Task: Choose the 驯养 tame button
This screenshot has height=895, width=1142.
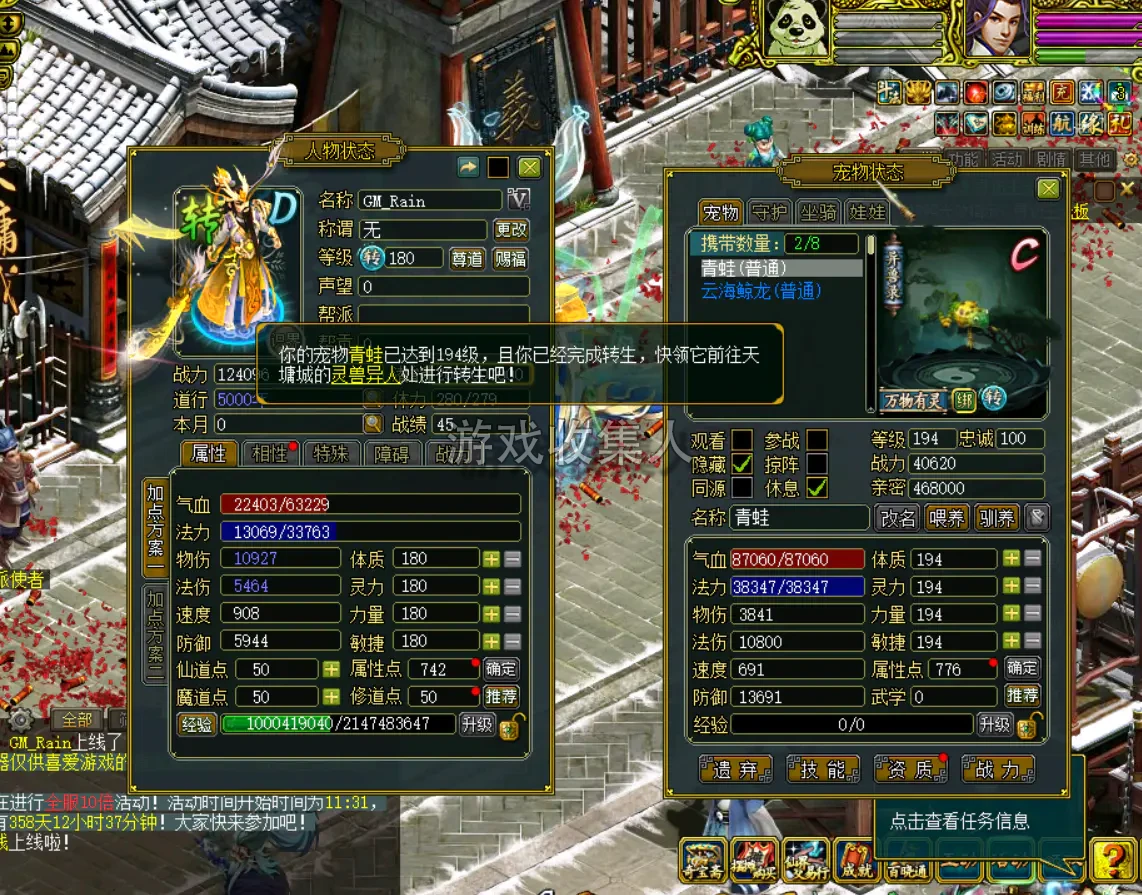Action: [996, 518]
